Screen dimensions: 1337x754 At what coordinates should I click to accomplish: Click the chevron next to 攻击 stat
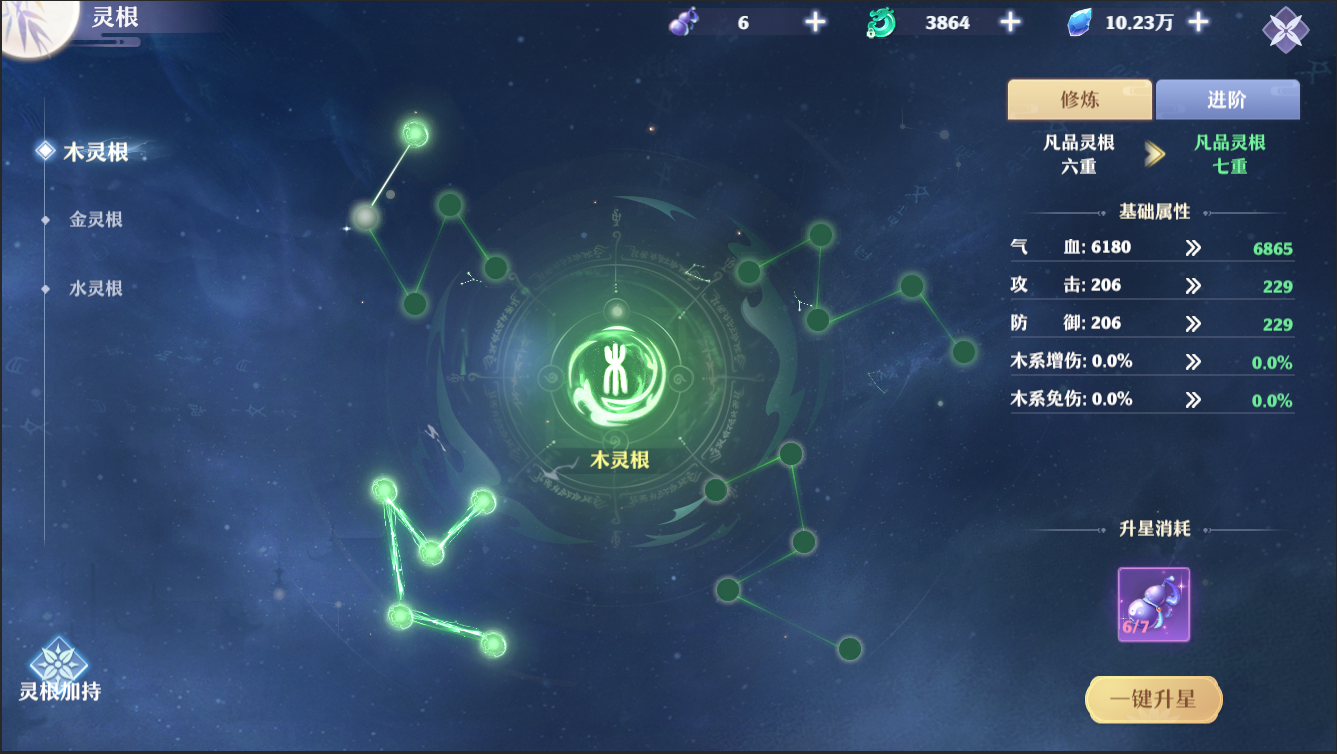coord(1193,284)
